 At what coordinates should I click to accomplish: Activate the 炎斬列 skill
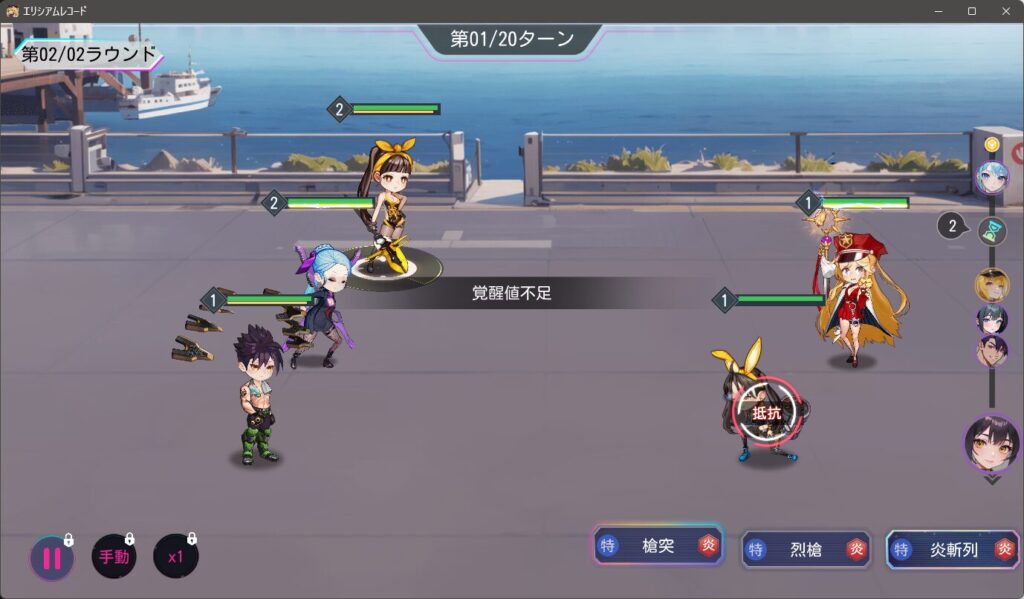coord(953,549)
